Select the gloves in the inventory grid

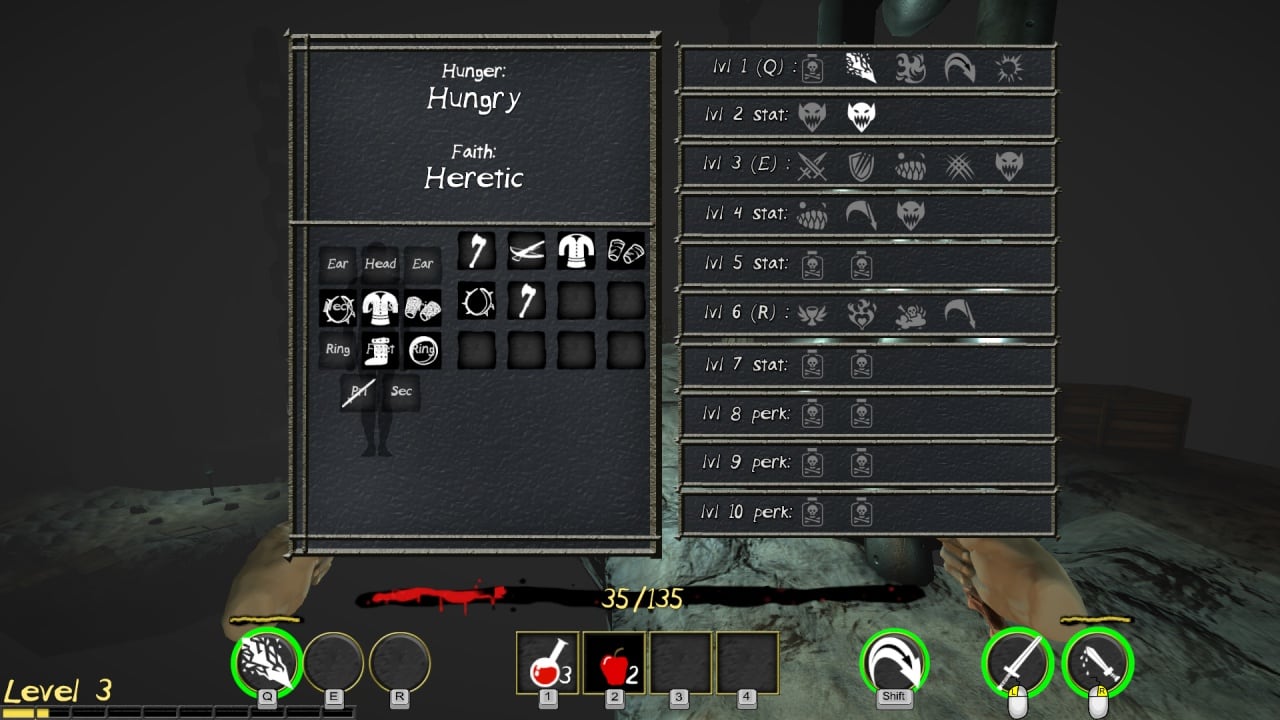point(626,251)
